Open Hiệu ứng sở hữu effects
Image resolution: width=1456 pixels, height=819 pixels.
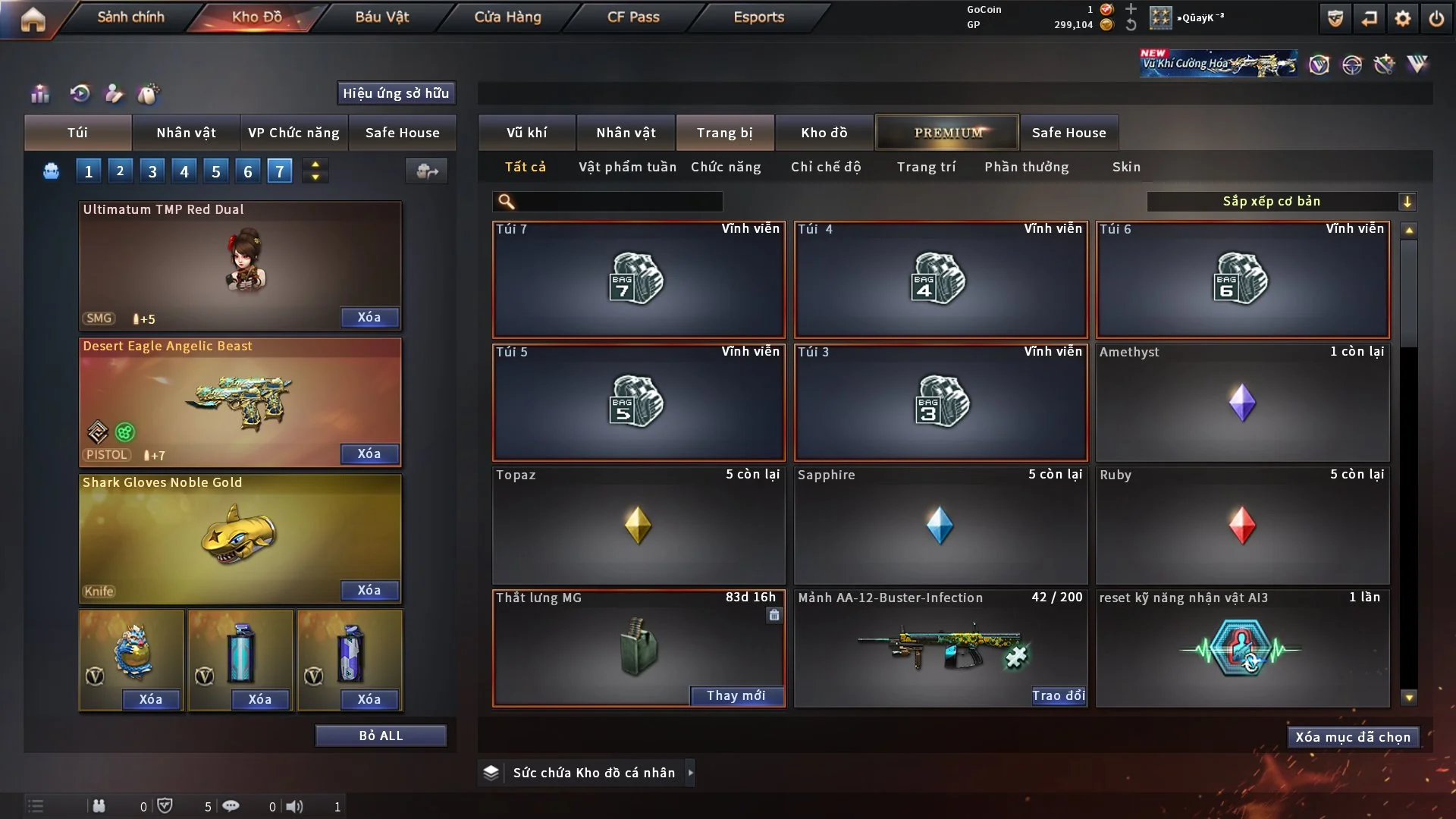pos(395,93)
